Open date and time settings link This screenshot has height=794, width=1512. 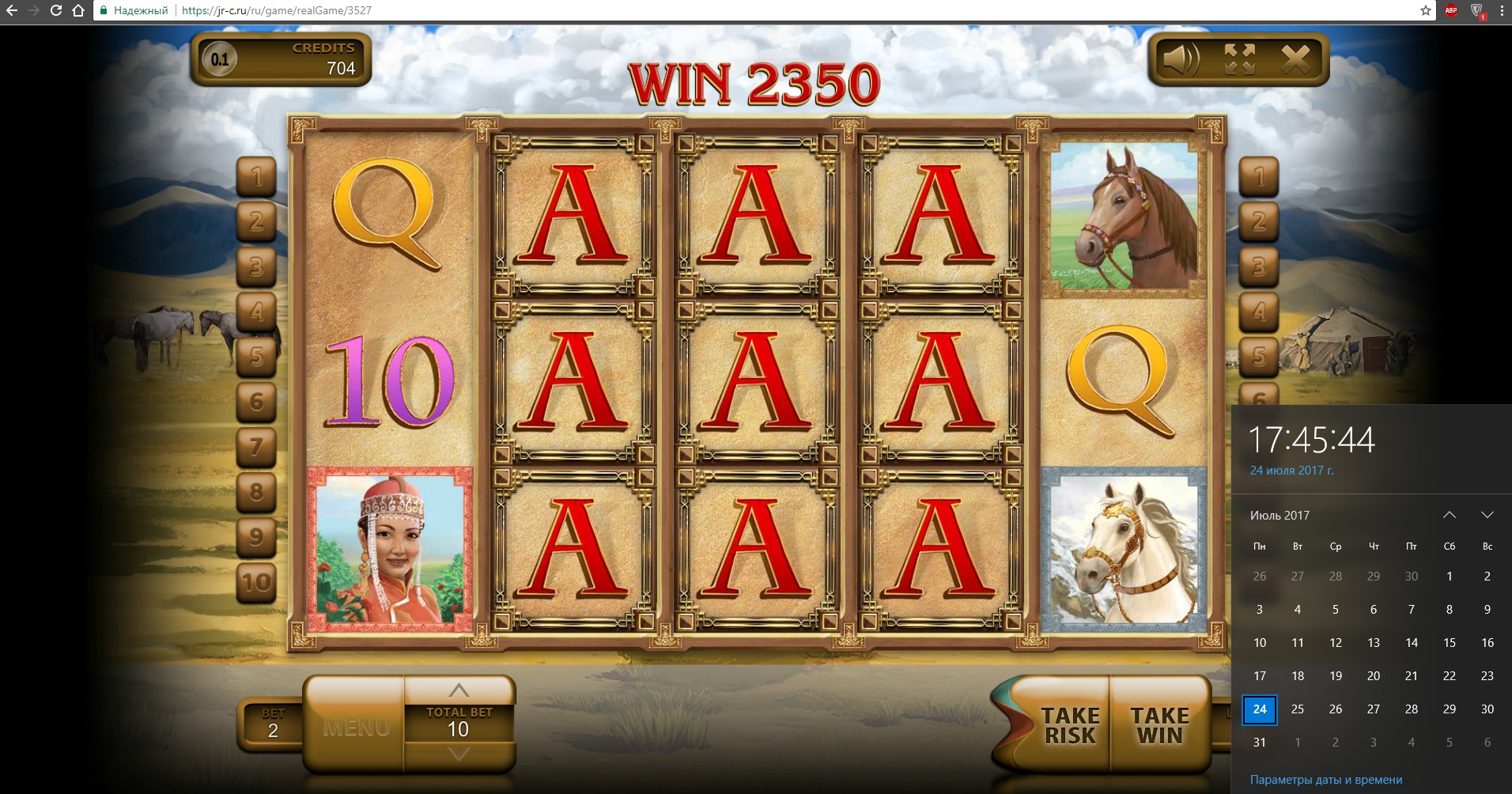point(1326,780)
